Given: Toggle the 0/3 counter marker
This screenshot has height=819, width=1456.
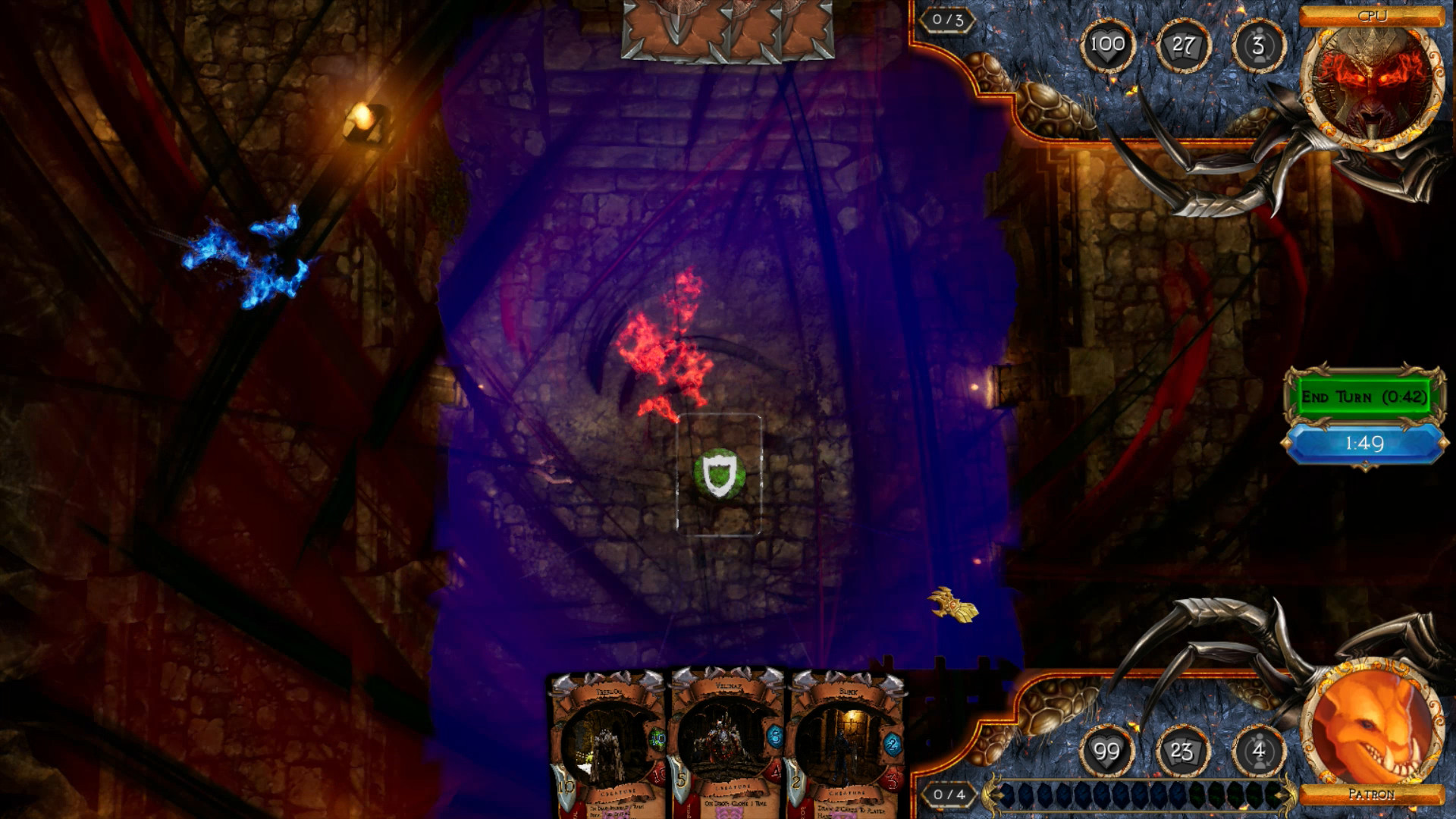Looking at the screenshot, I should point(947,18).
